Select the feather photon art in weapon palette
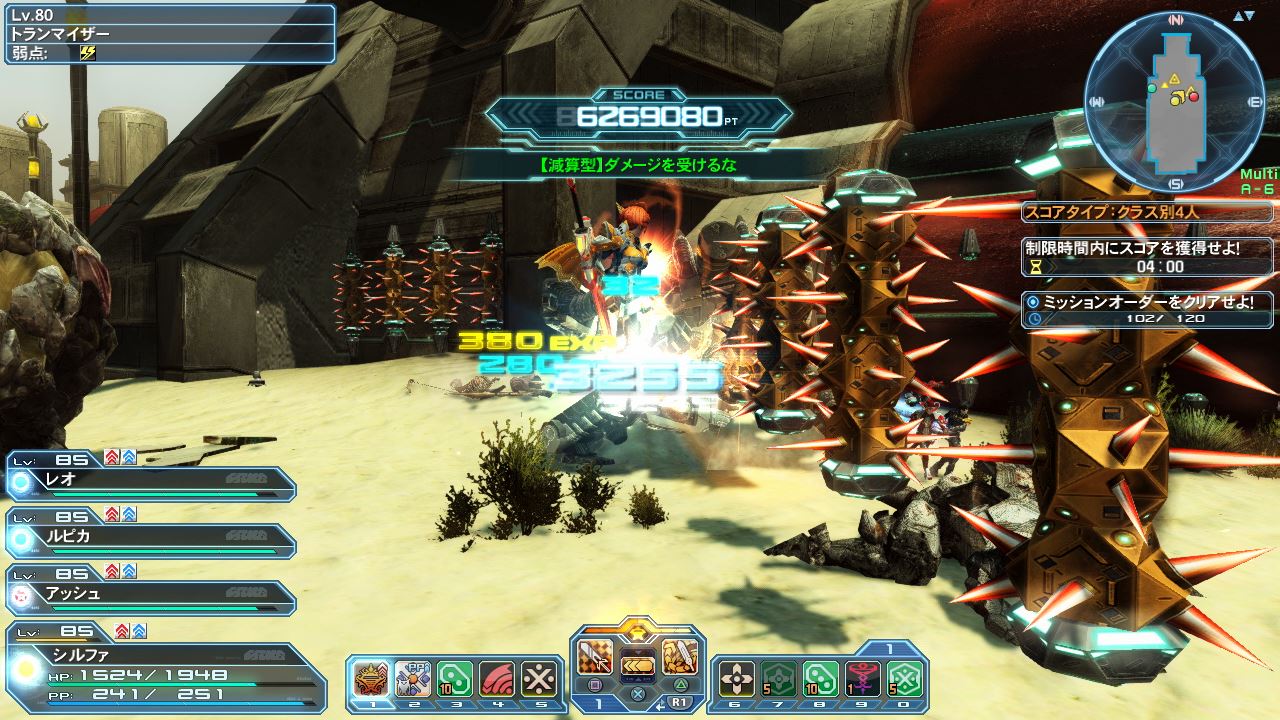The image size is (1280, 720). (678, 657)
